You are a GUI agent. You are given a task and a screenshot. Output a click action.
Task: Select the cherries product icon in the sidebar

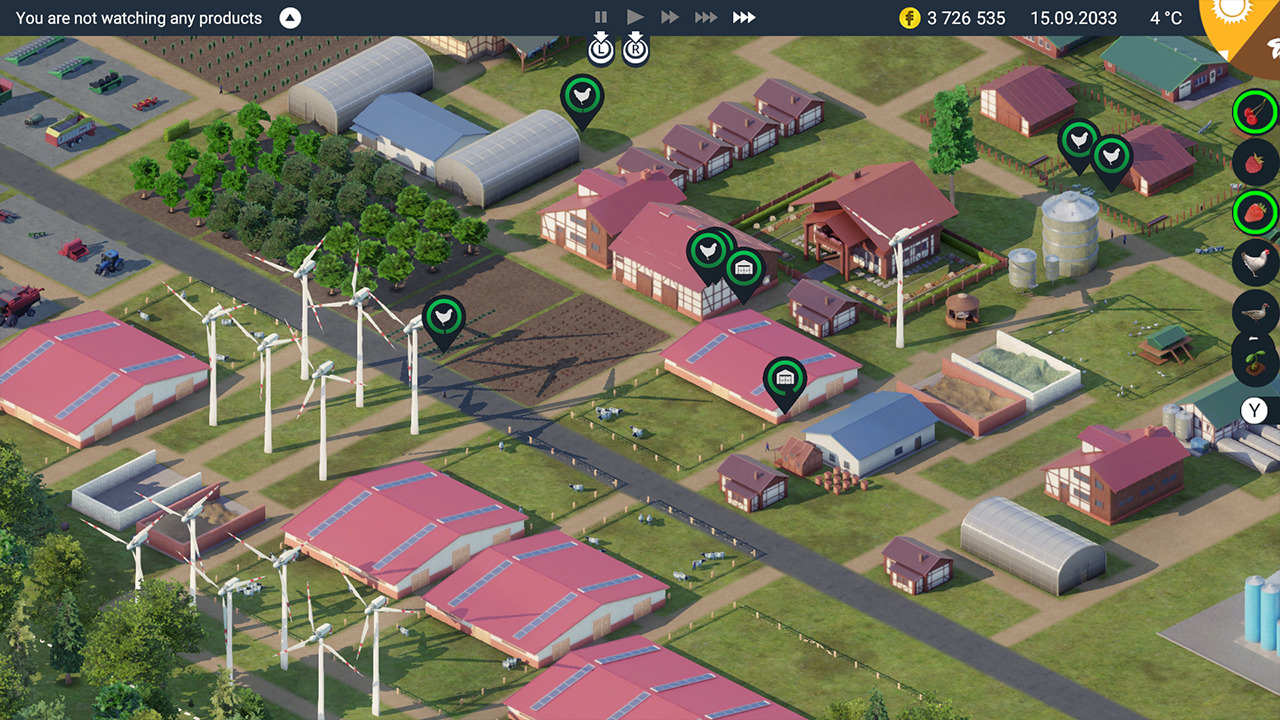click(x=1254, y=112)
